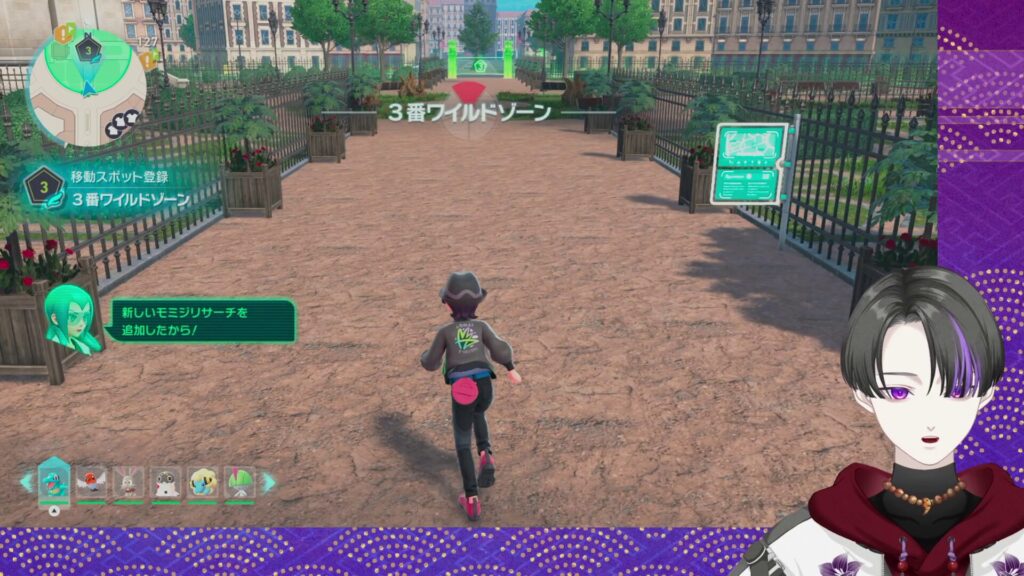Click the clothing shop markers on minimap
This screenshot has height=576, width=1024.
point(130,124)
